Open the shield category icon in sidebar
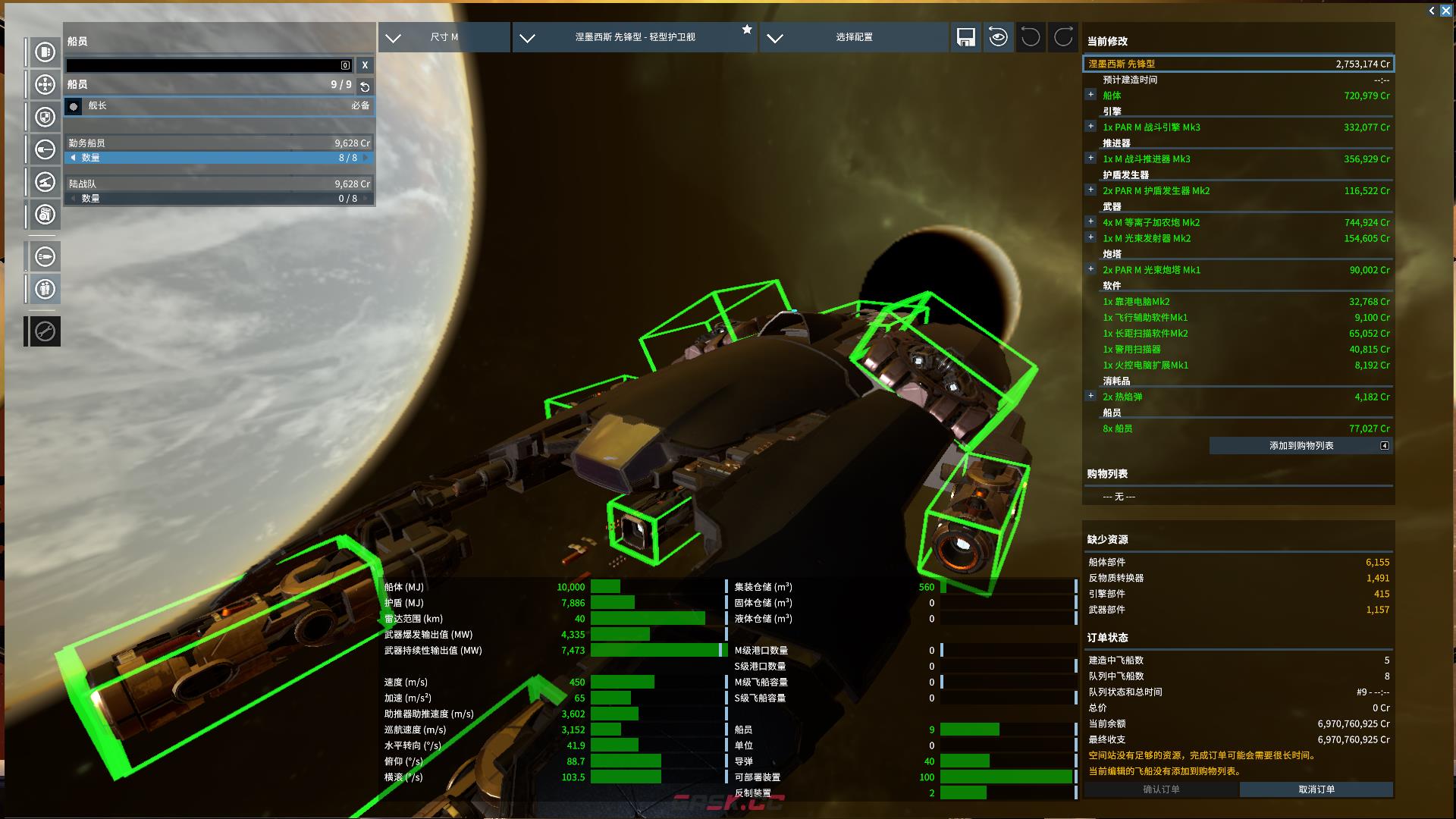 [x=45, y=118]
